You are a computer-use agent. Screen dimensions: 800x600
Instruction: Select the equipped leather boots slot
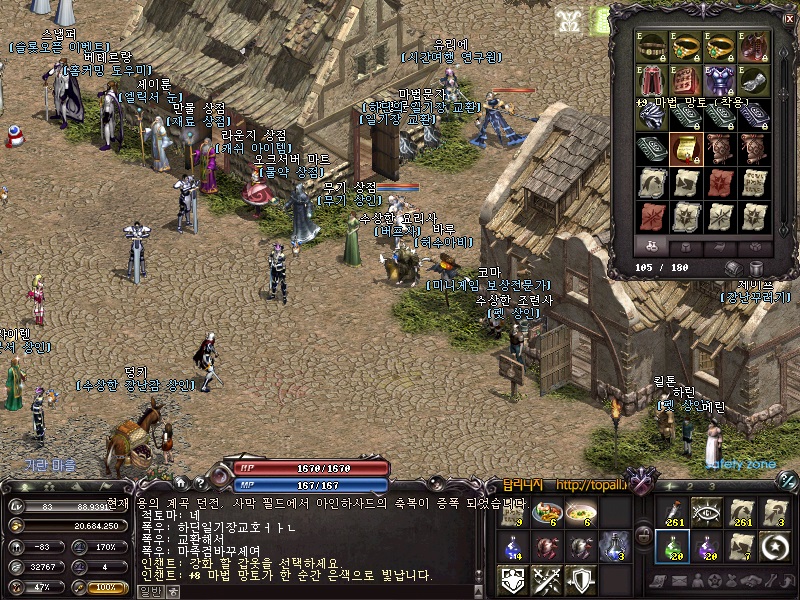(754, 47)
